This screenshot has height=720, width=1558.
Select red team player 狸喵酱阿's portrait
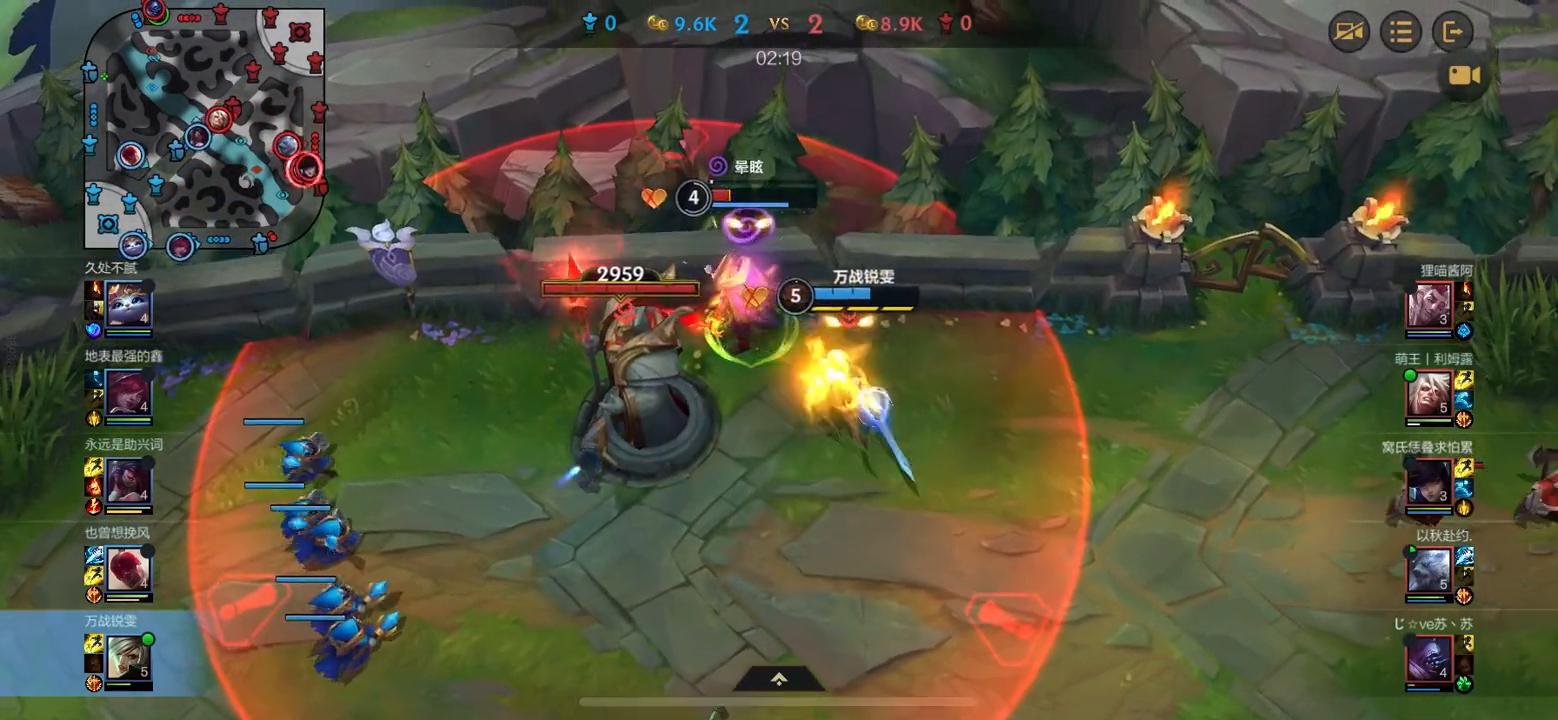point(1429,304)
